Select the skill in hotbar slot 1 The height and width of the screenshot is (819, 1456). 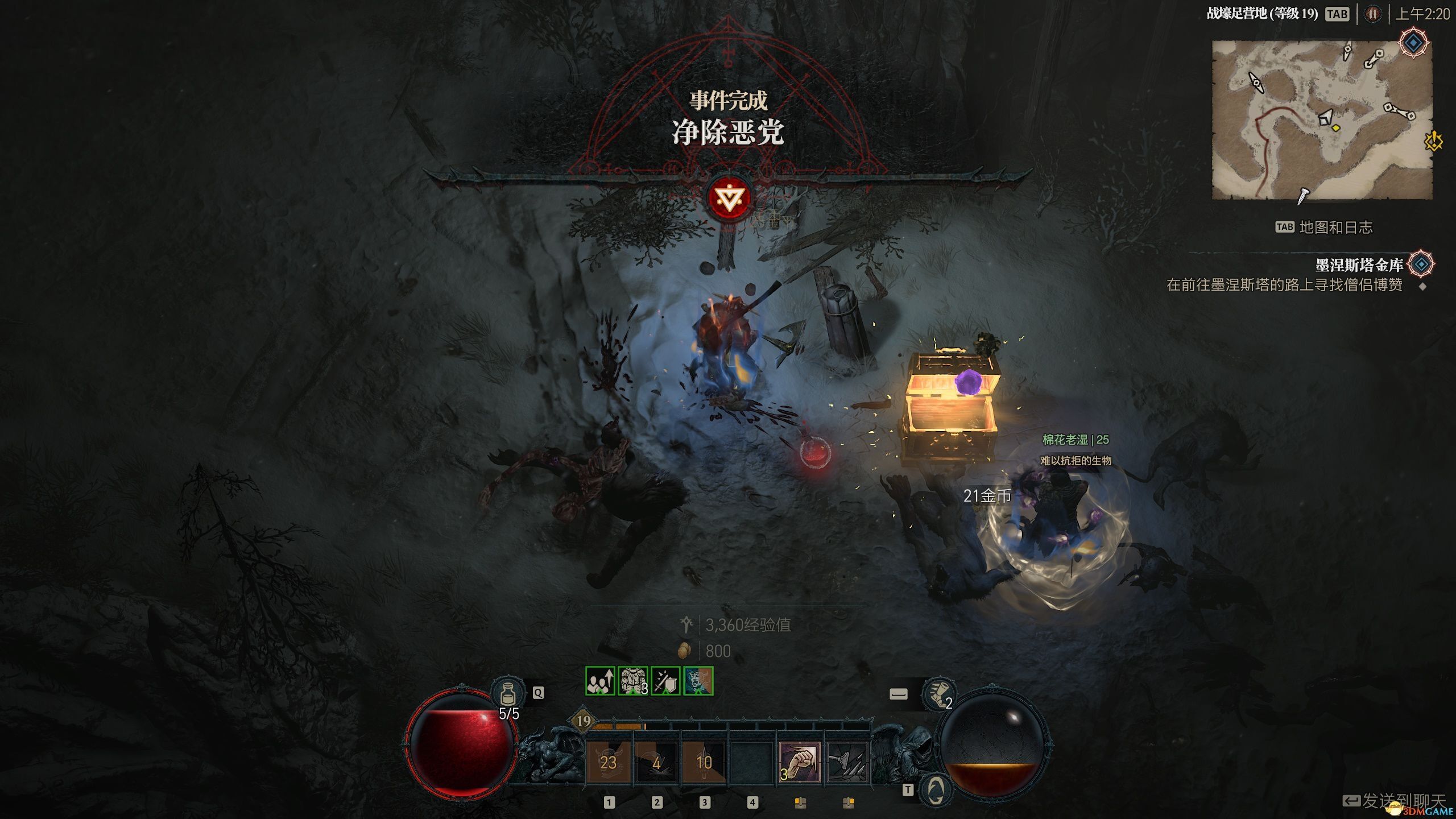609,763
